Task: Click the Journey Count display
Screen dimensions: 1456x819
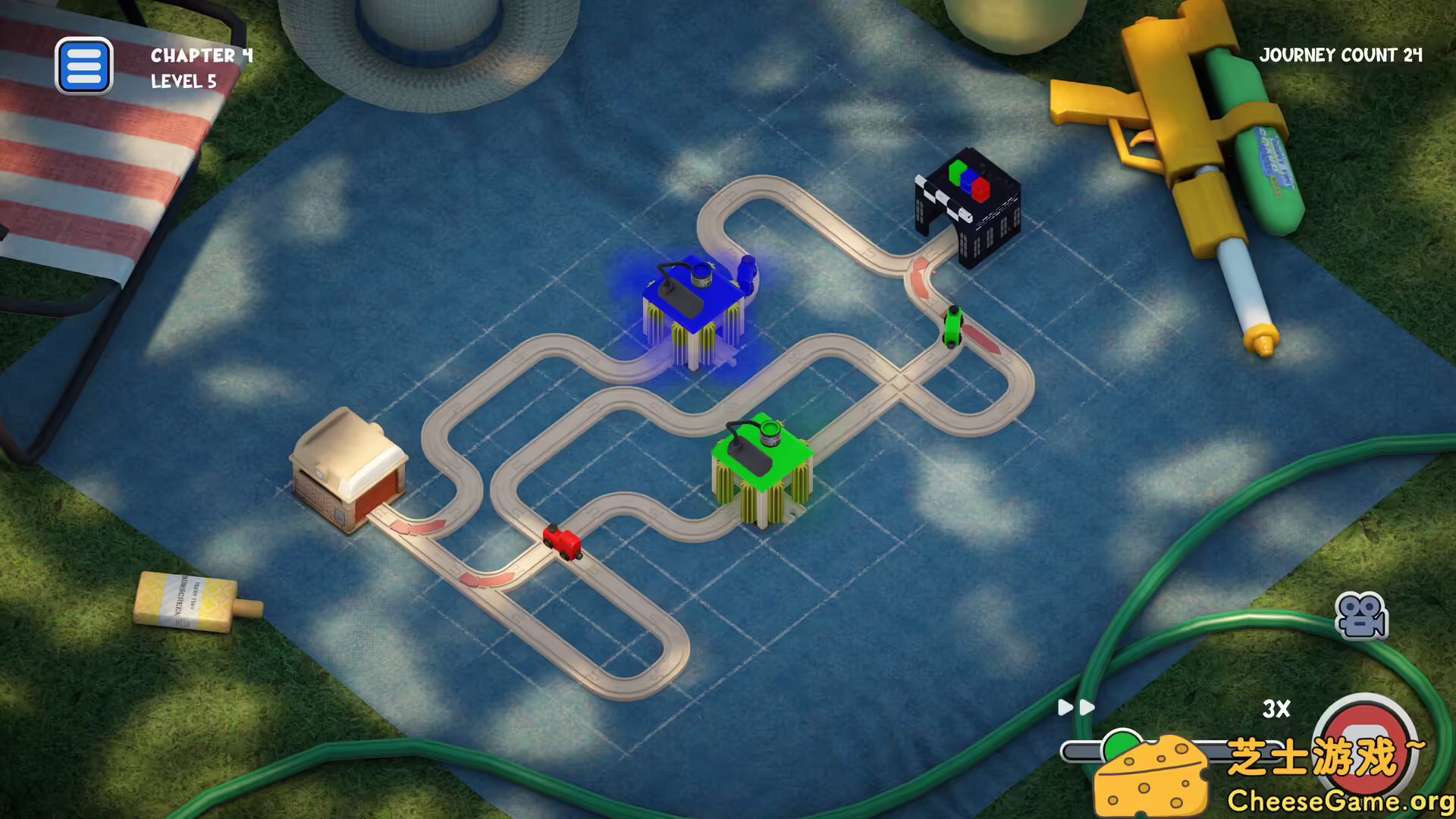Action: pos(1342,55)
